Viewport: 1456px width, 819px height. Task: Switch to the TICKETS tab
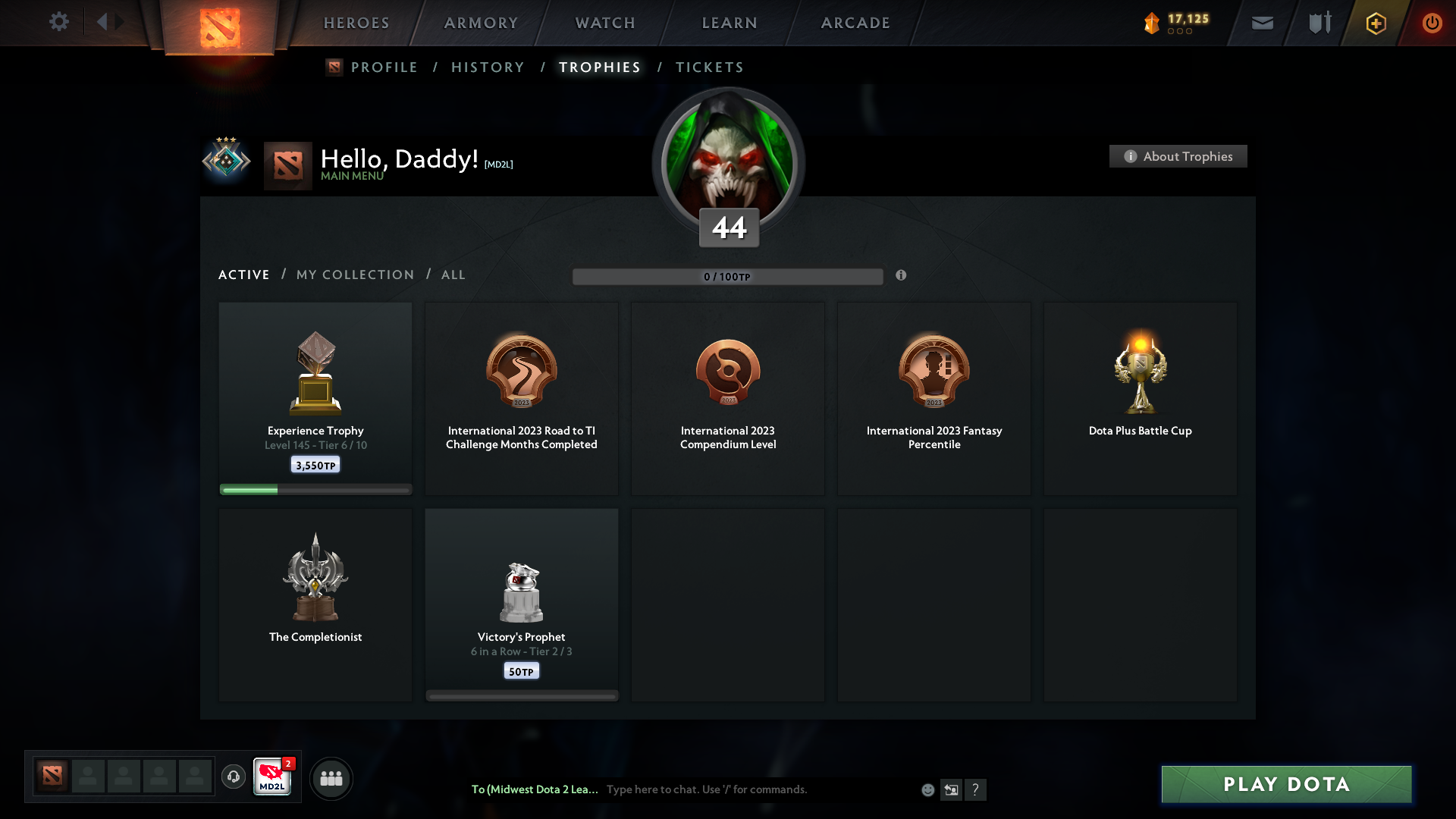tap(710, 67)
